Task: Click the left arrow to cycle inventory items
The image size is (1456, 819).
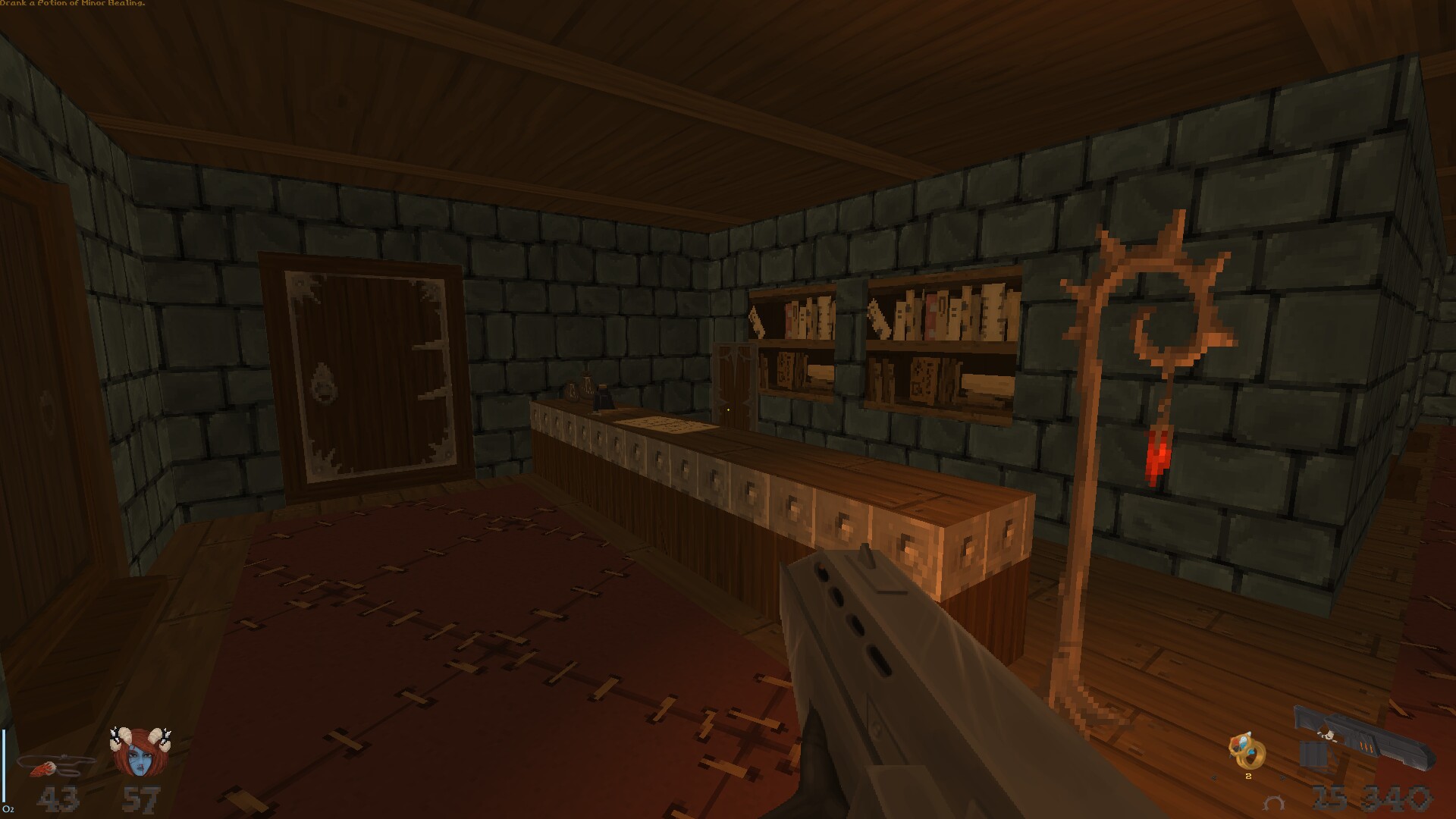Action: tap(1214, 777)
